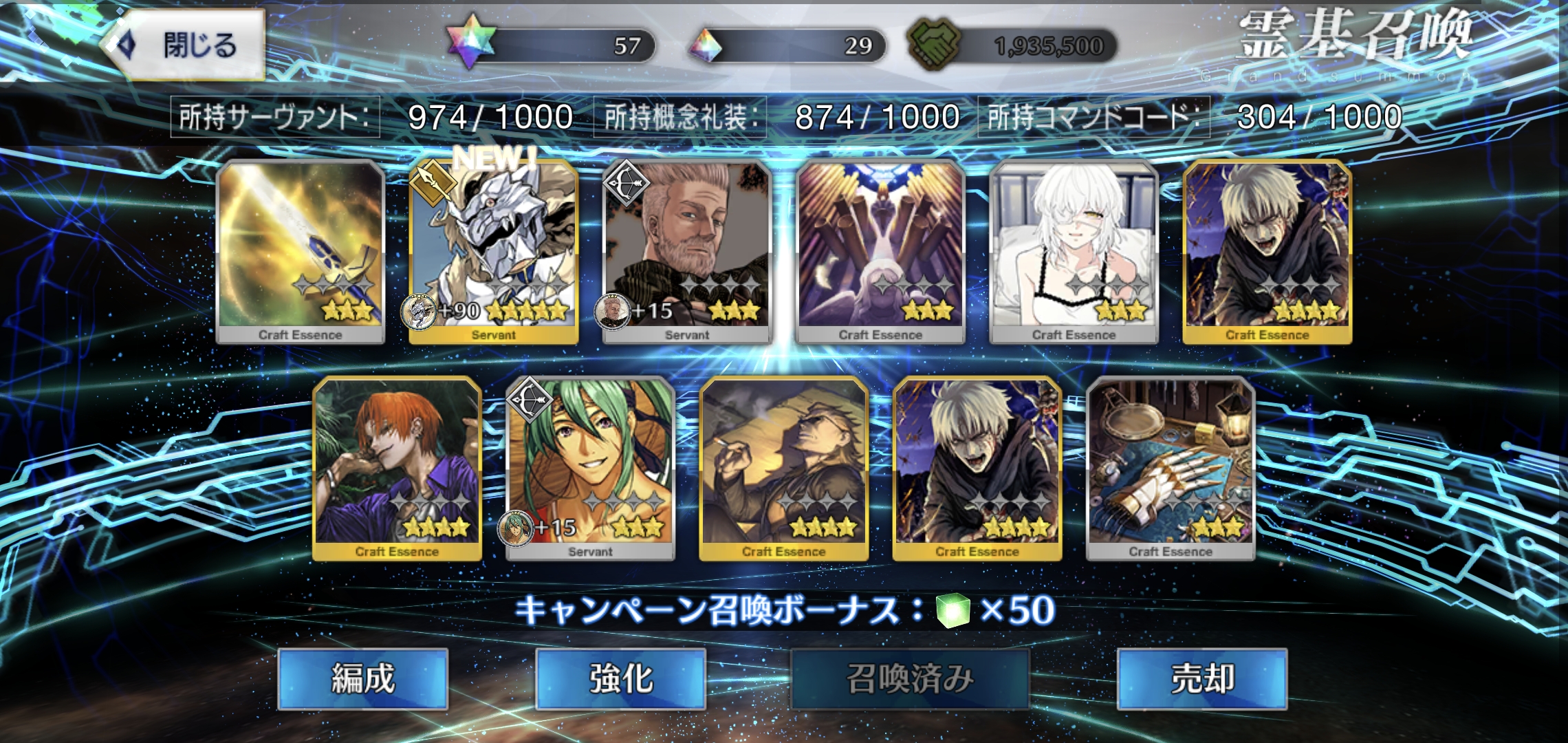Screen dimensions: 1568x743
Task: Select the orange-haired man Craft Essence card
Action: point(397,468)
